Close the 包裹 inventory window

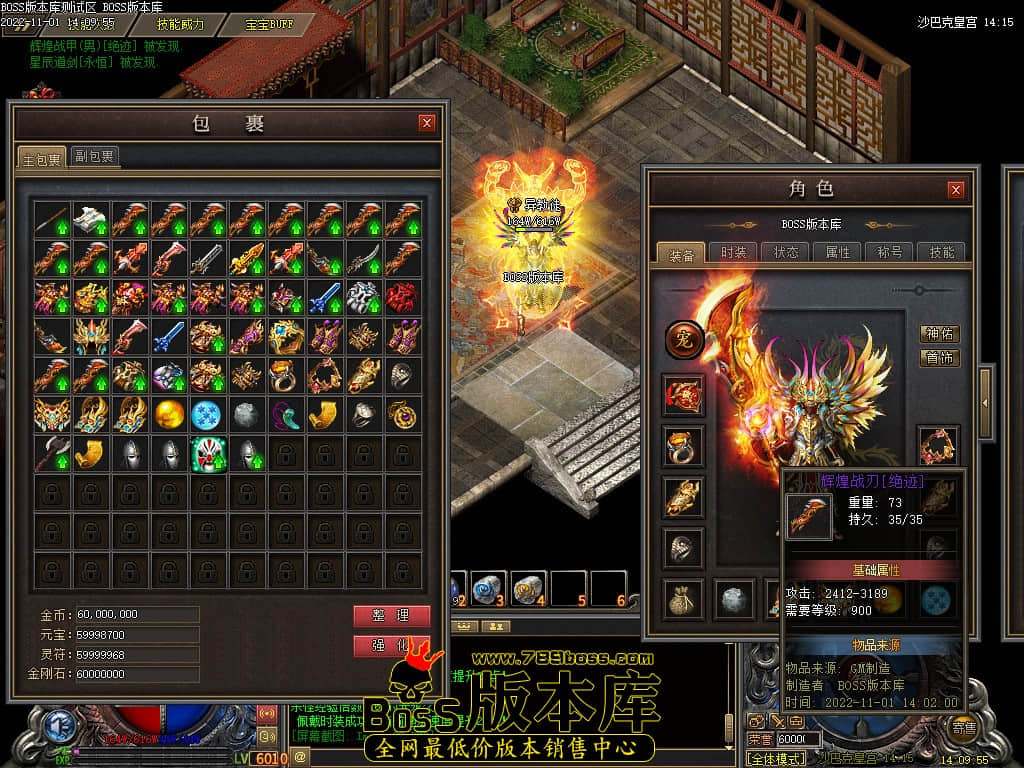click(x=427, y=123)
